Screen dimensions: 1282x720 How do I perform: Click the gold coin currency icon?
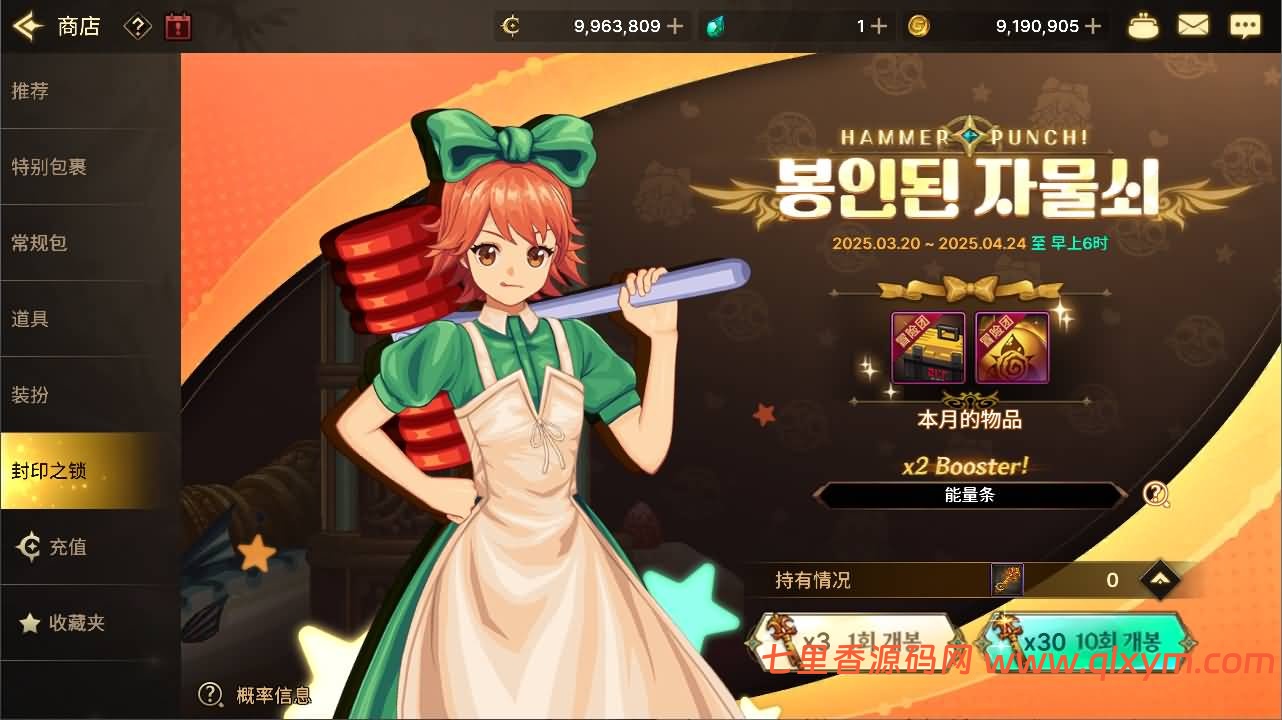point(919,25)
